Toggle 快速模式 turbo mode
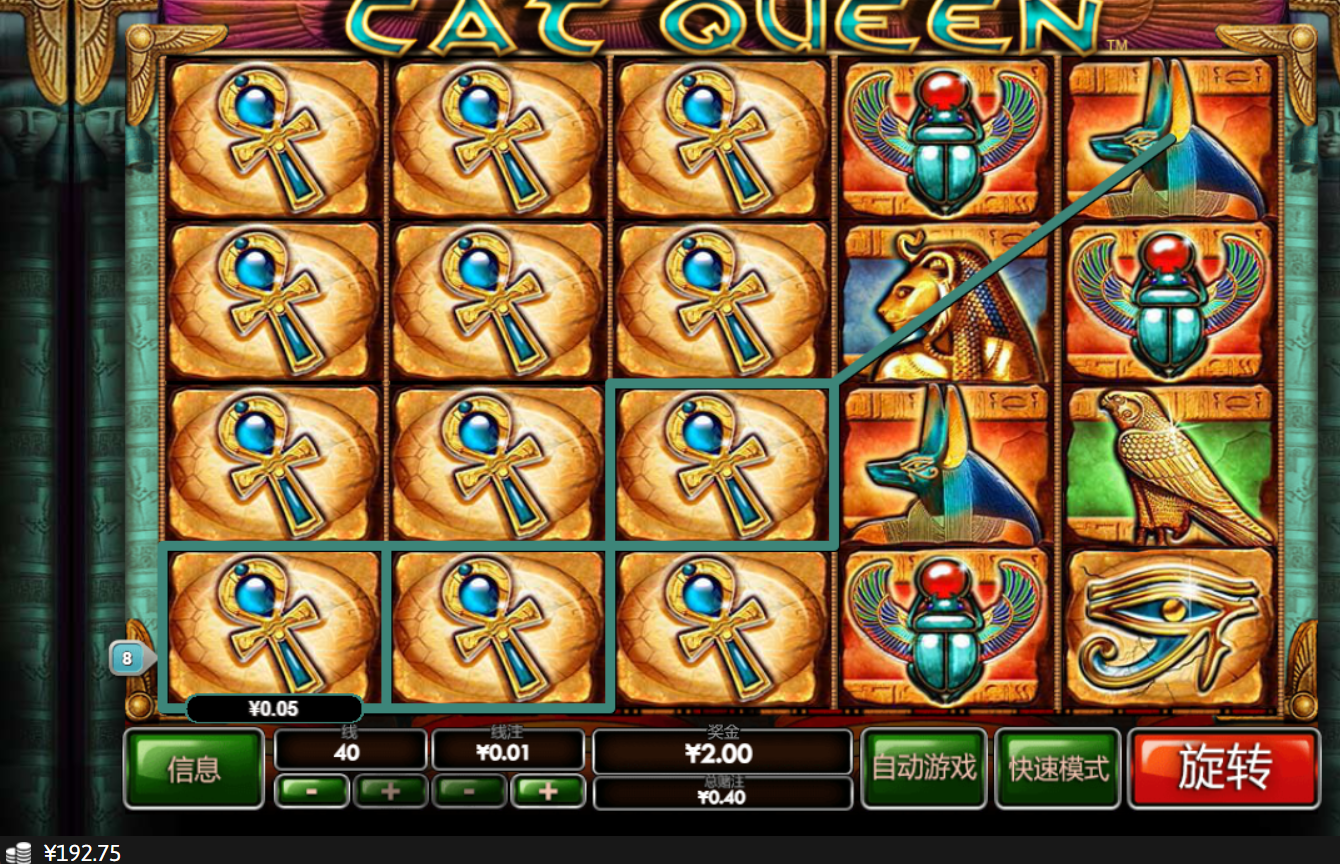Viewport: 1340px width, 864px height. click(1059, 768)
